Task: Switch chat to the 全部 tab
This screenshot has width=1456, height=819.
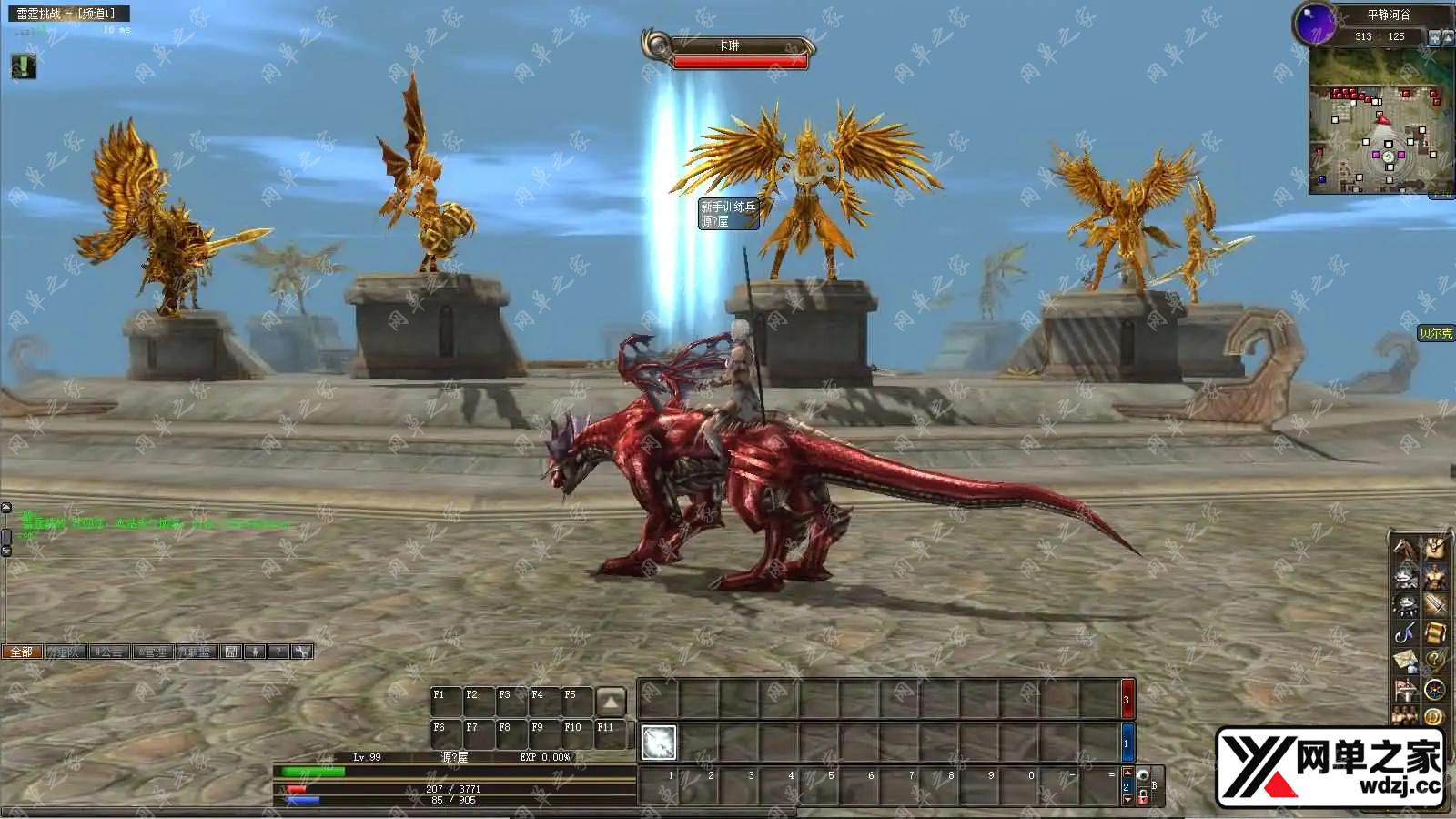Action: tap(21, 652)
